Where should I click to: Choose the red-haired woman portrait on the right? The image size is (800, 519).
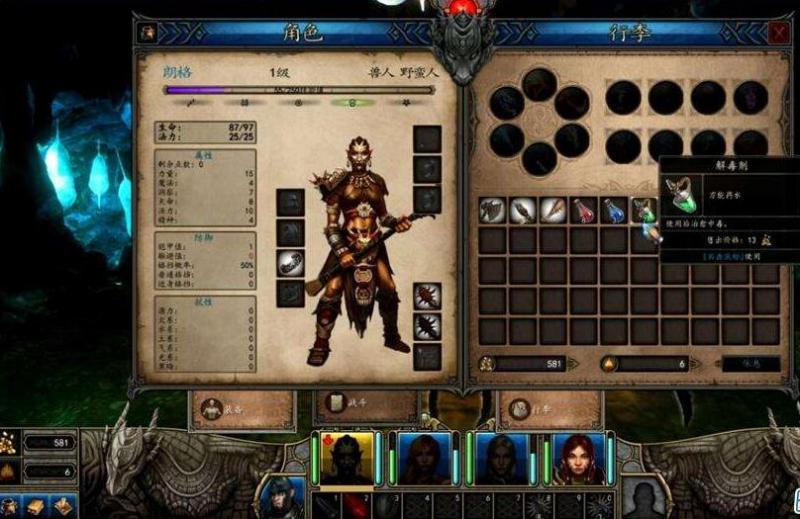click(x=578, y=458)
